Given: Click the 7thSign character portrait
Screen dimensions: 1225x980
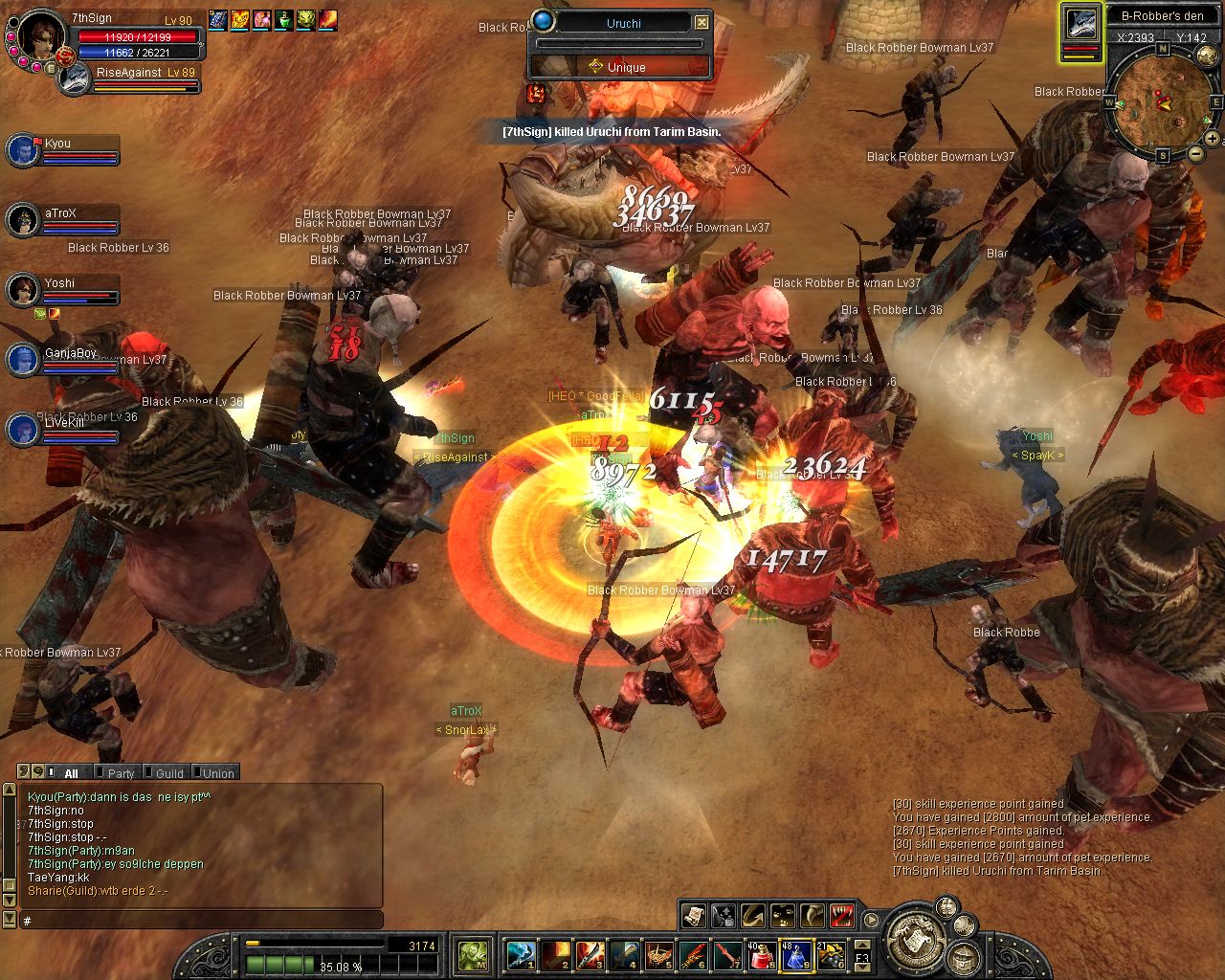Looking at the screenshot, I should 41,36.
